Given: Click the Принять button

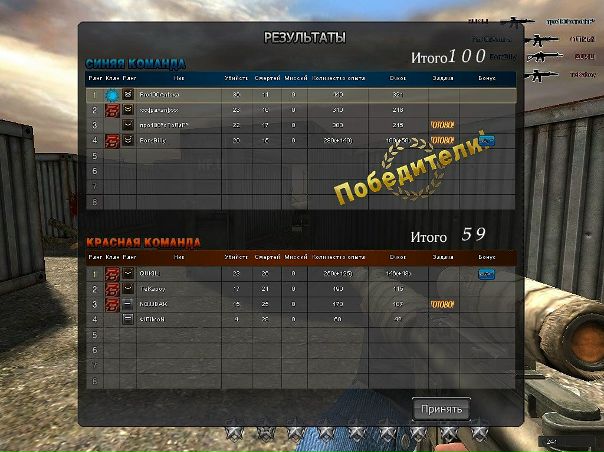Looking at the screenshot, I should coord(440,409).
